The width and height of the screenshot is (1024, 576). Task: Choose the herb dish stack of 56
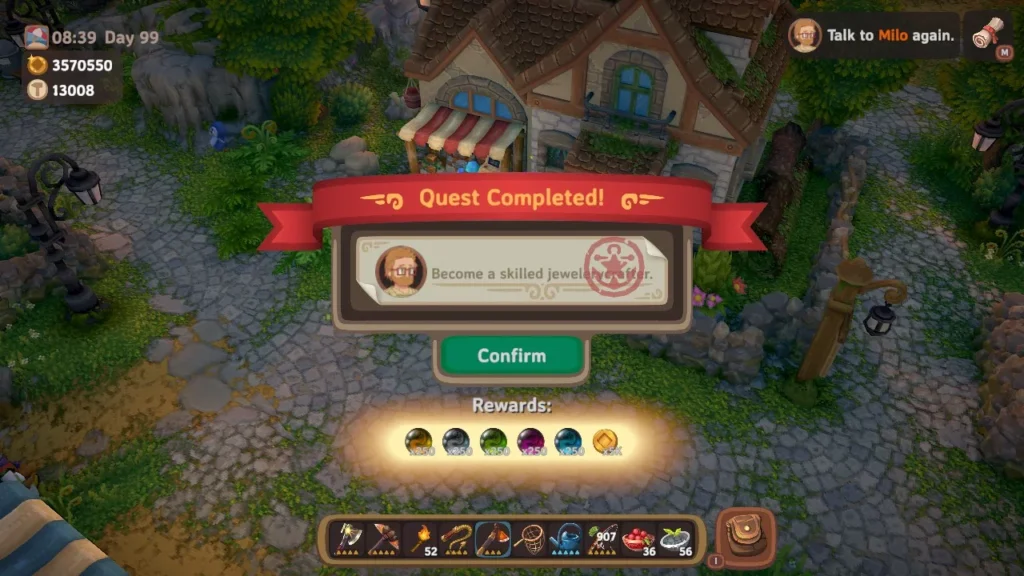(673, 538)
